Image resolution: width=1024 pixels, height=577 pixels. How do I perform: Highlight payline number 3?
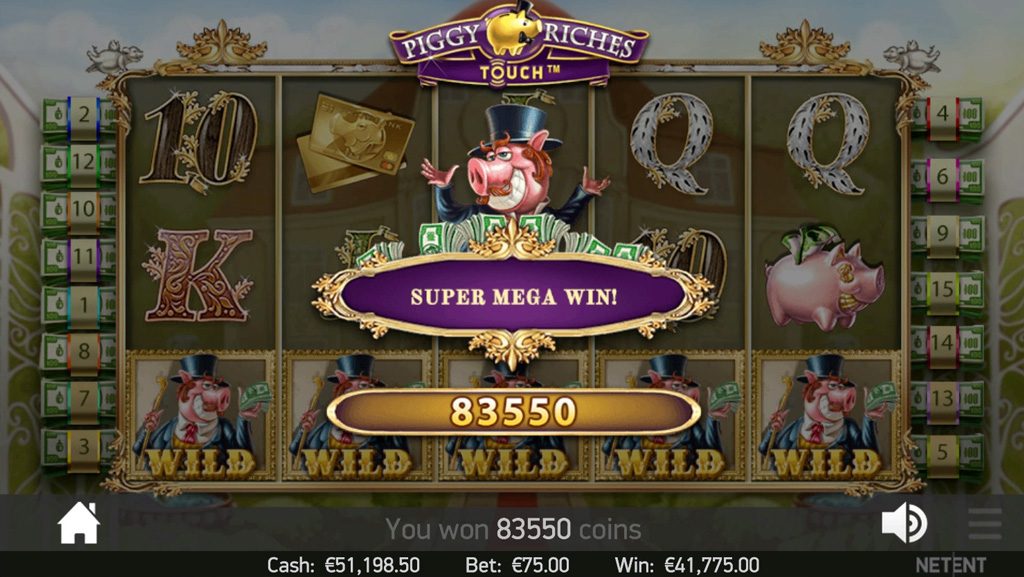(82, 445)
